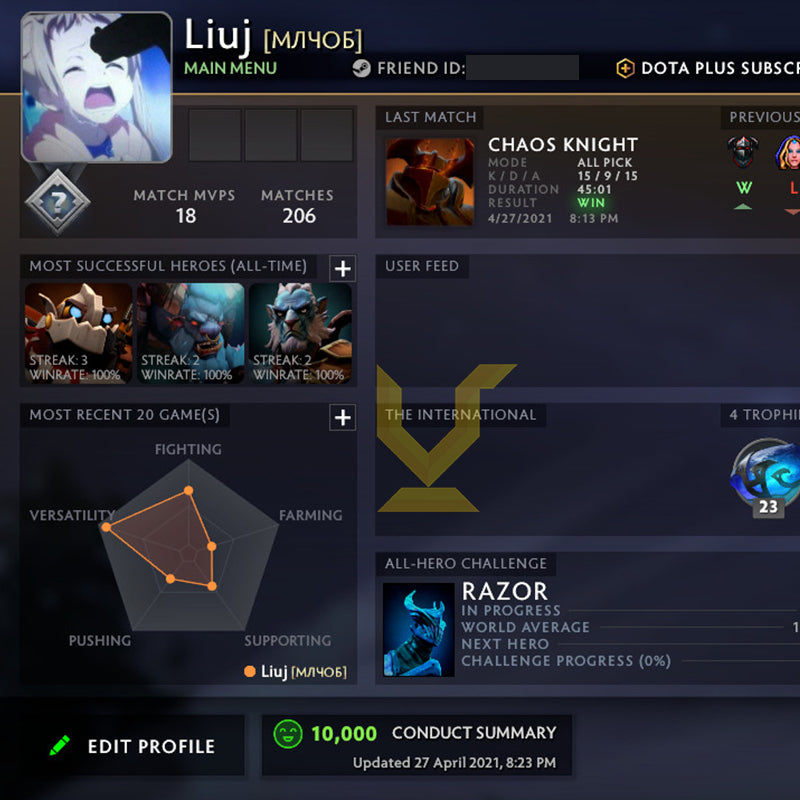Choose the third successful hero tile
Image resolution: width=800 pixels, height=800 pixels.
click(x=300, y=334)
